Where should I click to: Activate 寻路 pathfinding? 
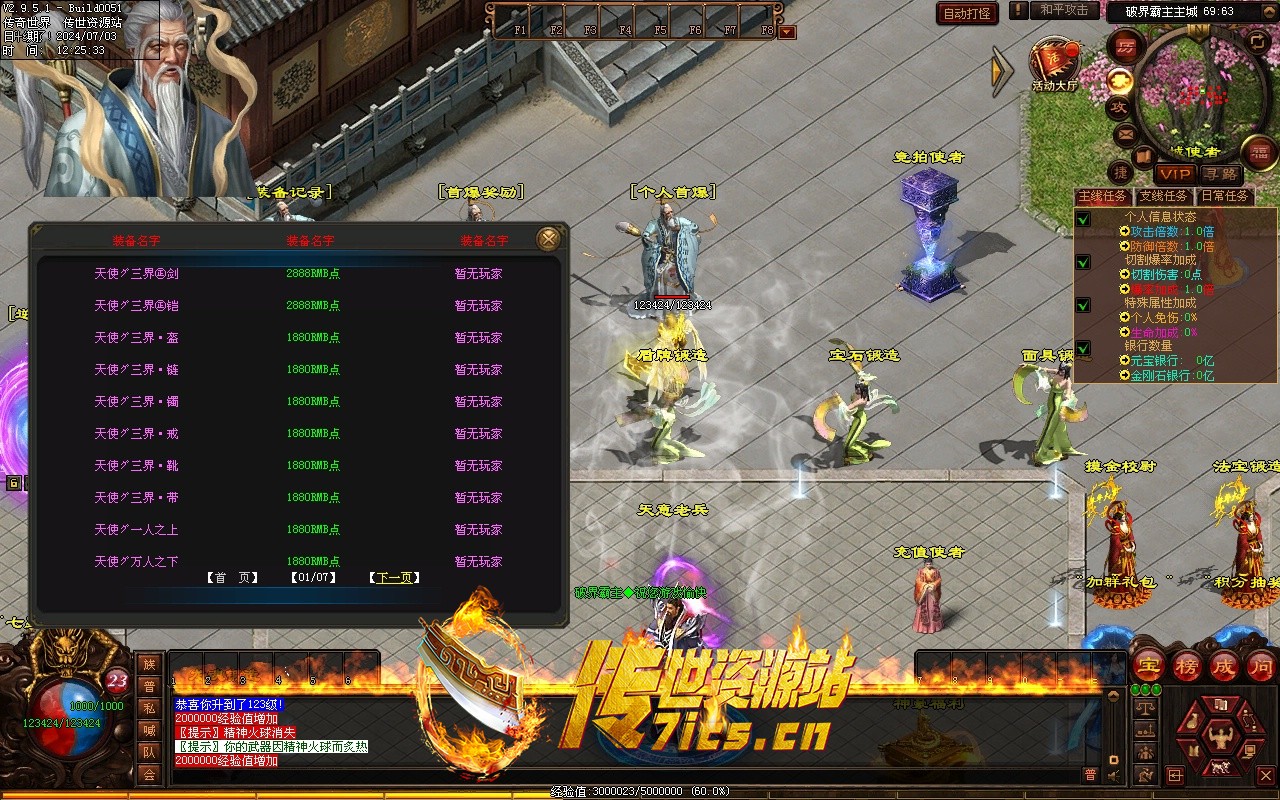(x=1219, y=174)
